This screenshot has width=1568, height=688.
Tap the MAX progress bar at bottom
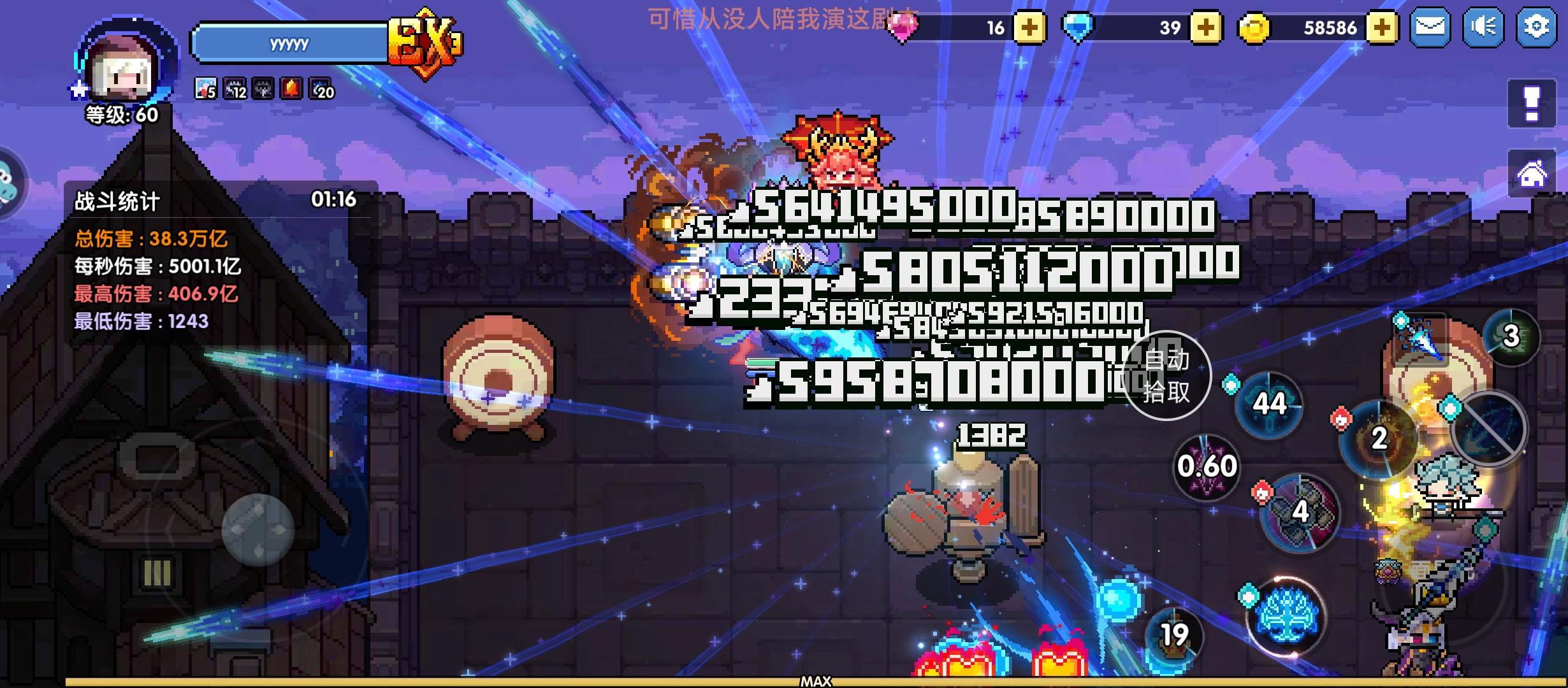point(816,682)
